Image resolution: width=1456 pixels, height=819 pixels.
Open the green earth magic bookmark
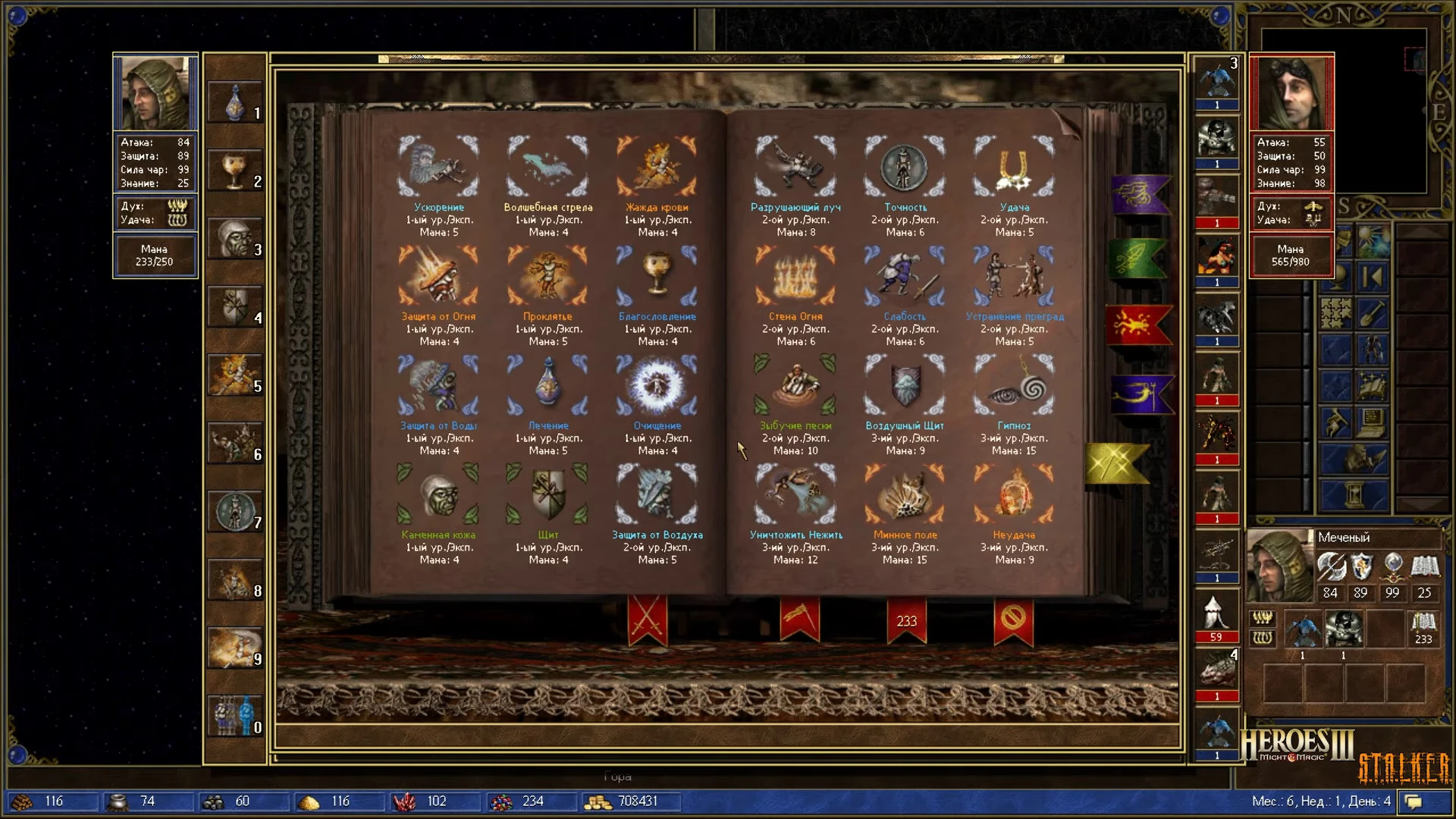(x=1137, y=259)
